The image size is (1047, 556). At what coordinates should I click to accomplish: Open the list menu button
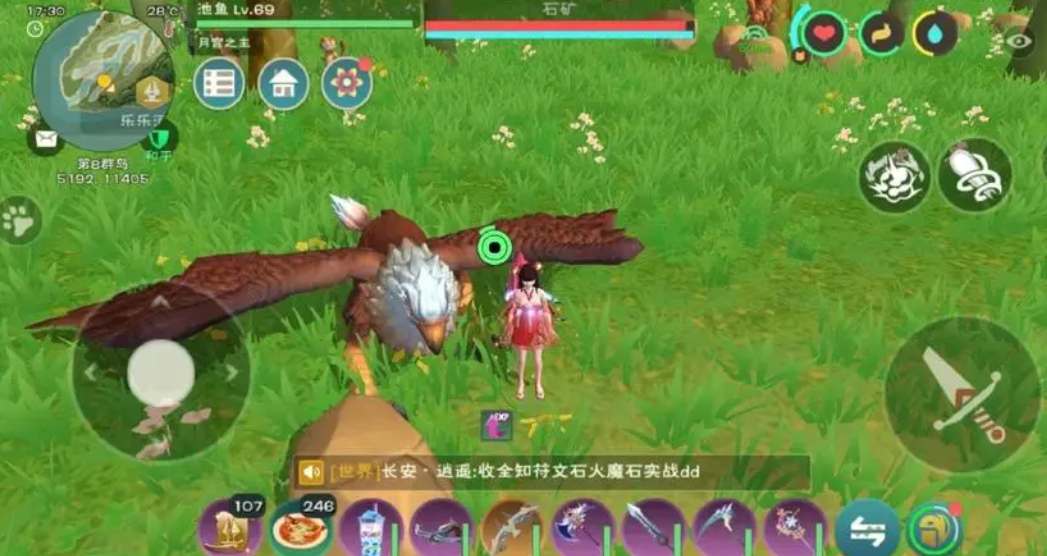click(219, 85)
